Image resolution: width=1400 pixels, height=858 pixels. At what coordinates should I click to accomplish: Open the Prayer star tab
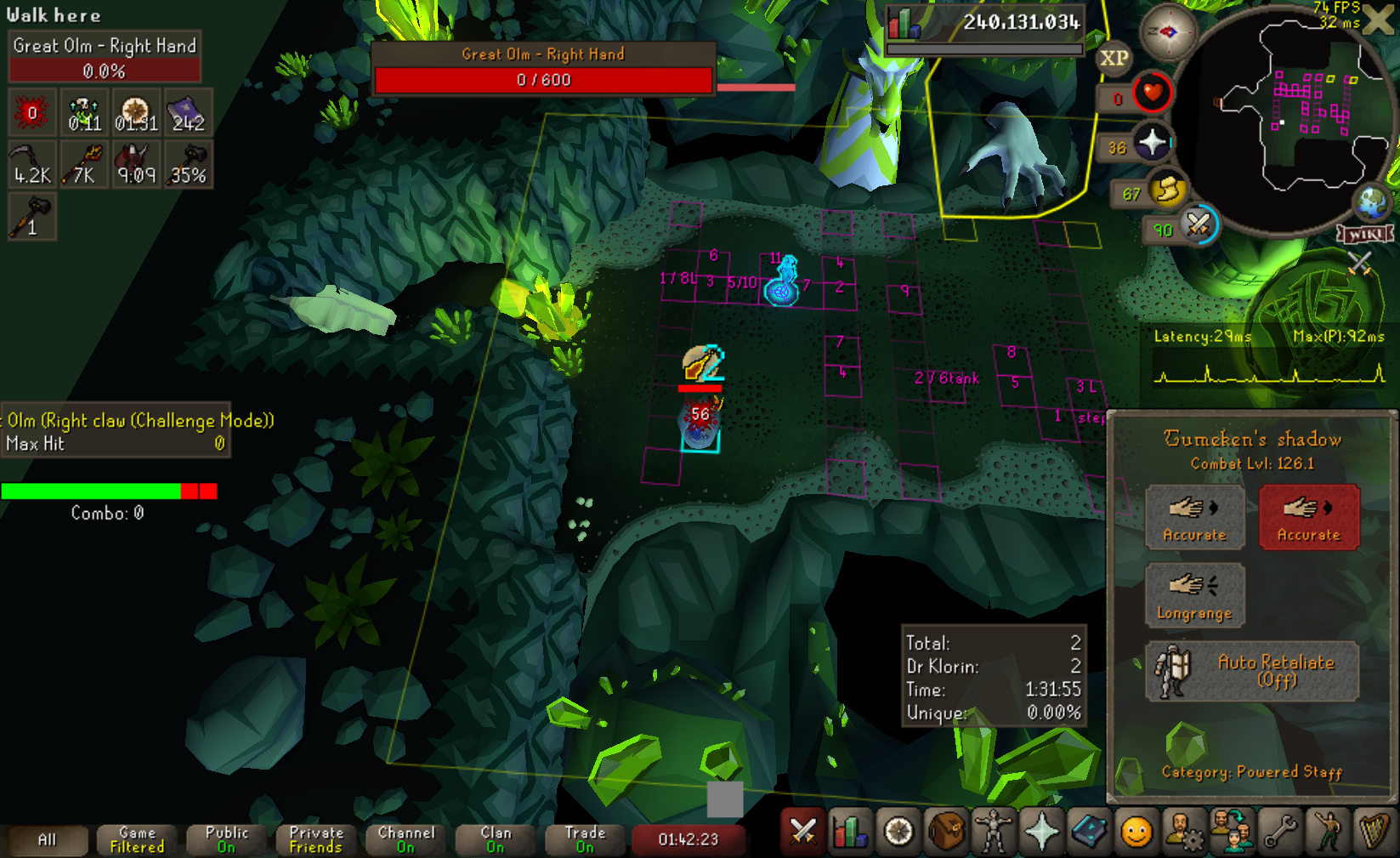[x=1040, y=832]
